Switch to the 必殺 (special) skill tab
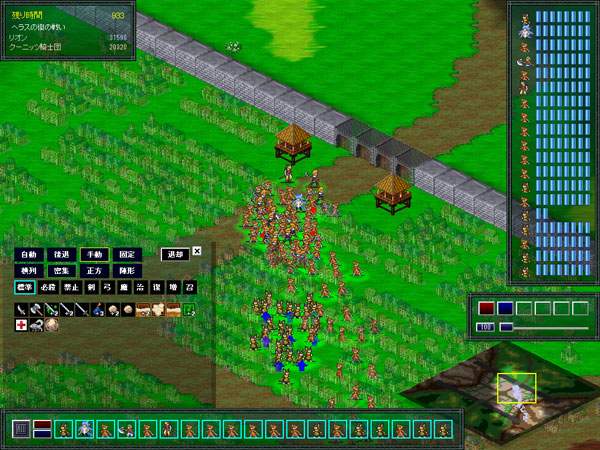The width and height of the screenshot is (600, 450). pos(49,287)
